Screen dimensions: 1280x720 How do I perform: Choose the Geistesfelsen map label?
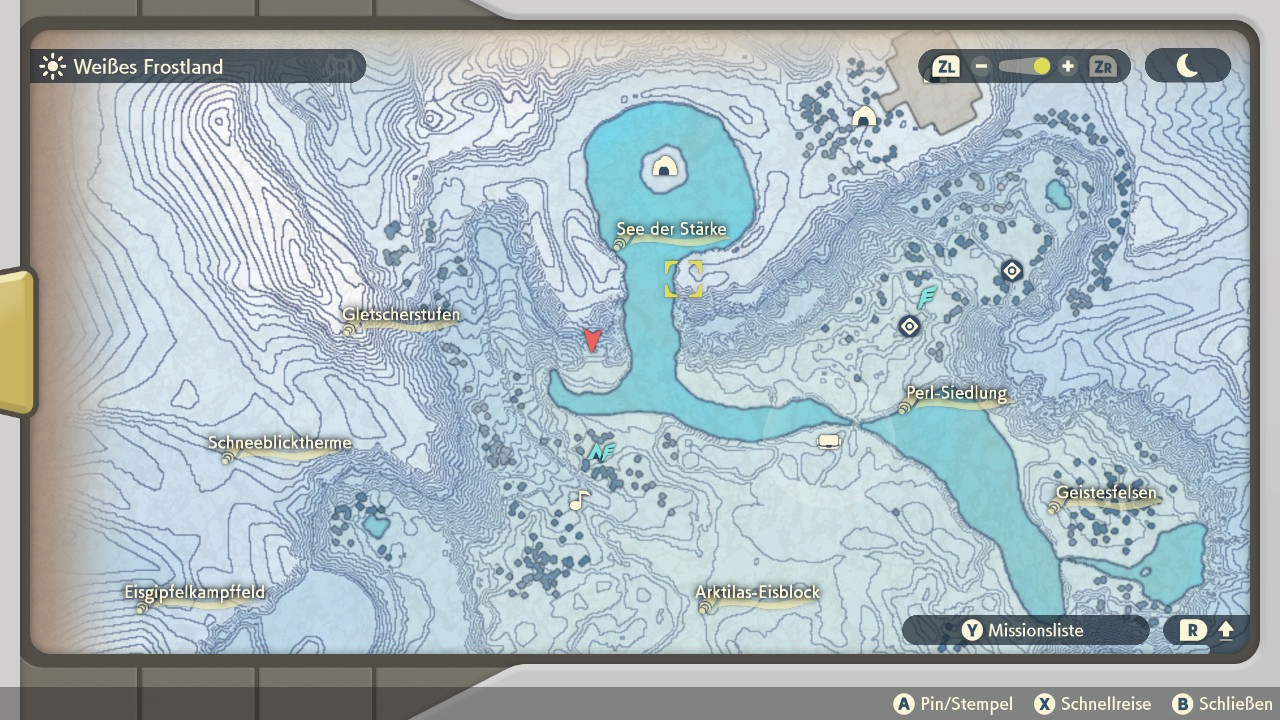(1105, 494)
